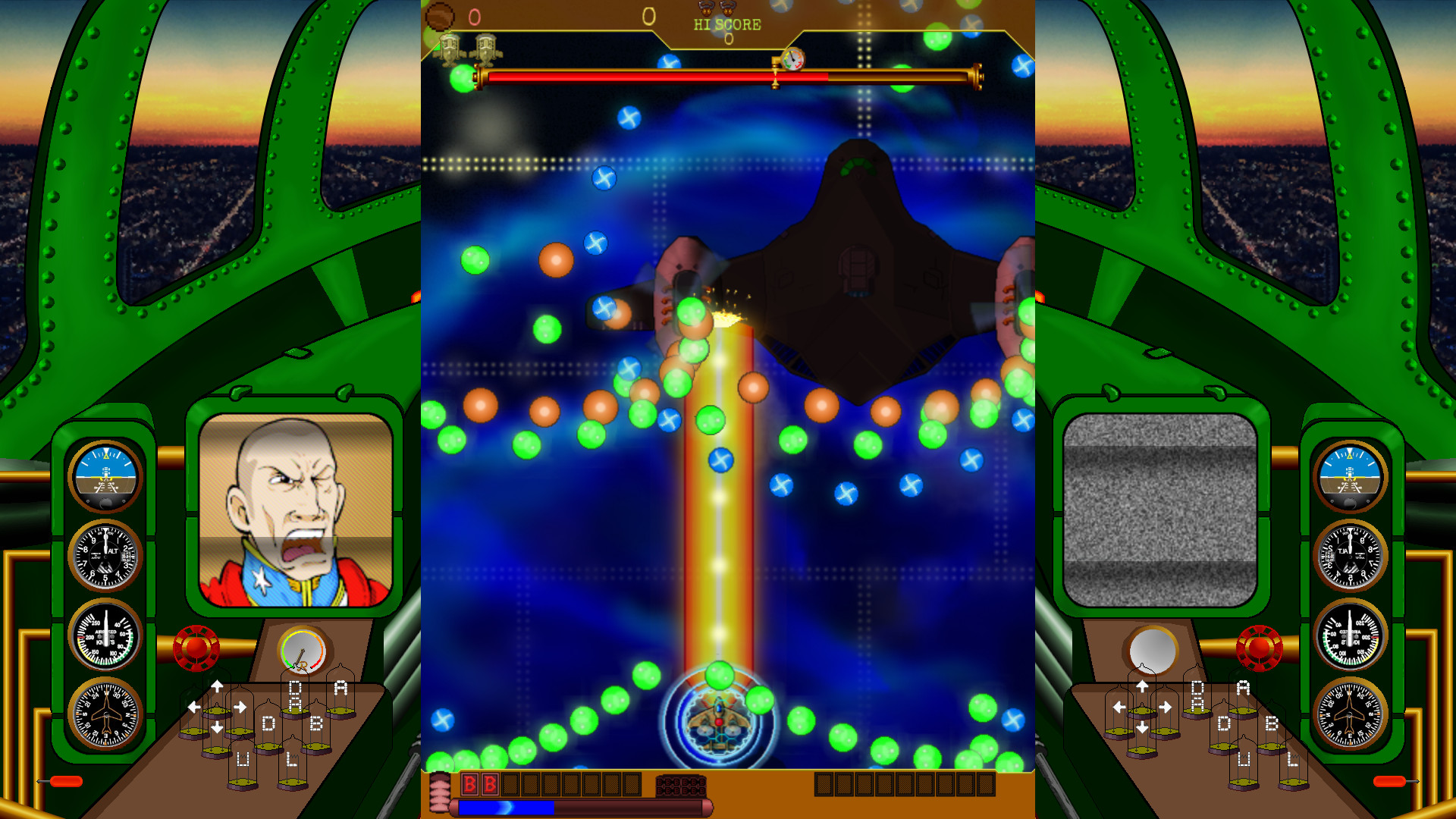Toggle the L vacuum tube on the right console
Screen dimensions: 1456x819
coord(1291,758)
